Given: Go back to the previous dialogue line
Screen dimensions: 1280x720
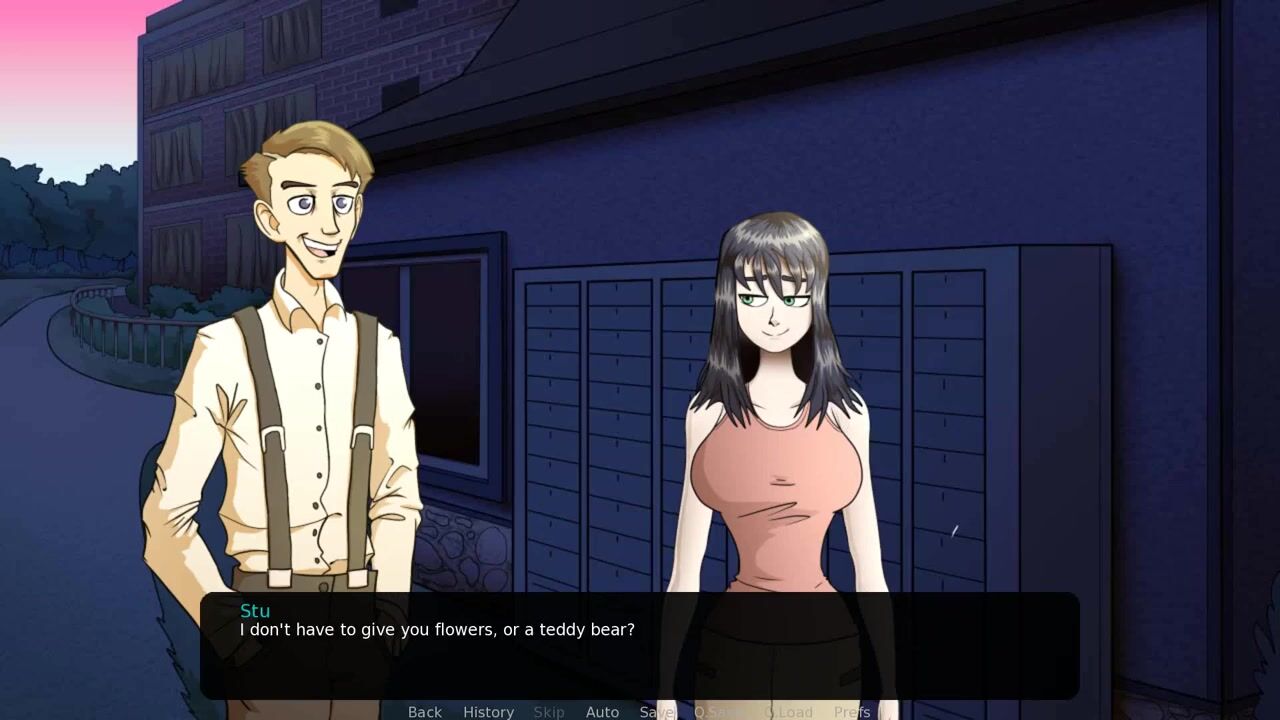Looking at the screenshot, I should tap(424, 711).
